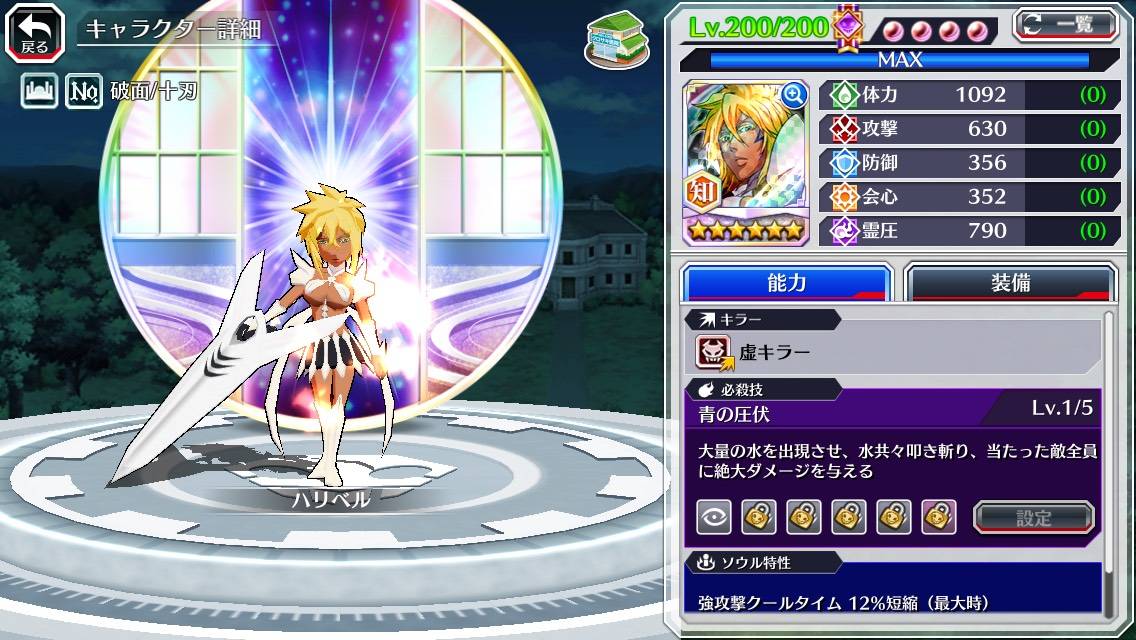Magnify the character portrait thumbnail
1136x640 pixels.
(x=794, y=95)
